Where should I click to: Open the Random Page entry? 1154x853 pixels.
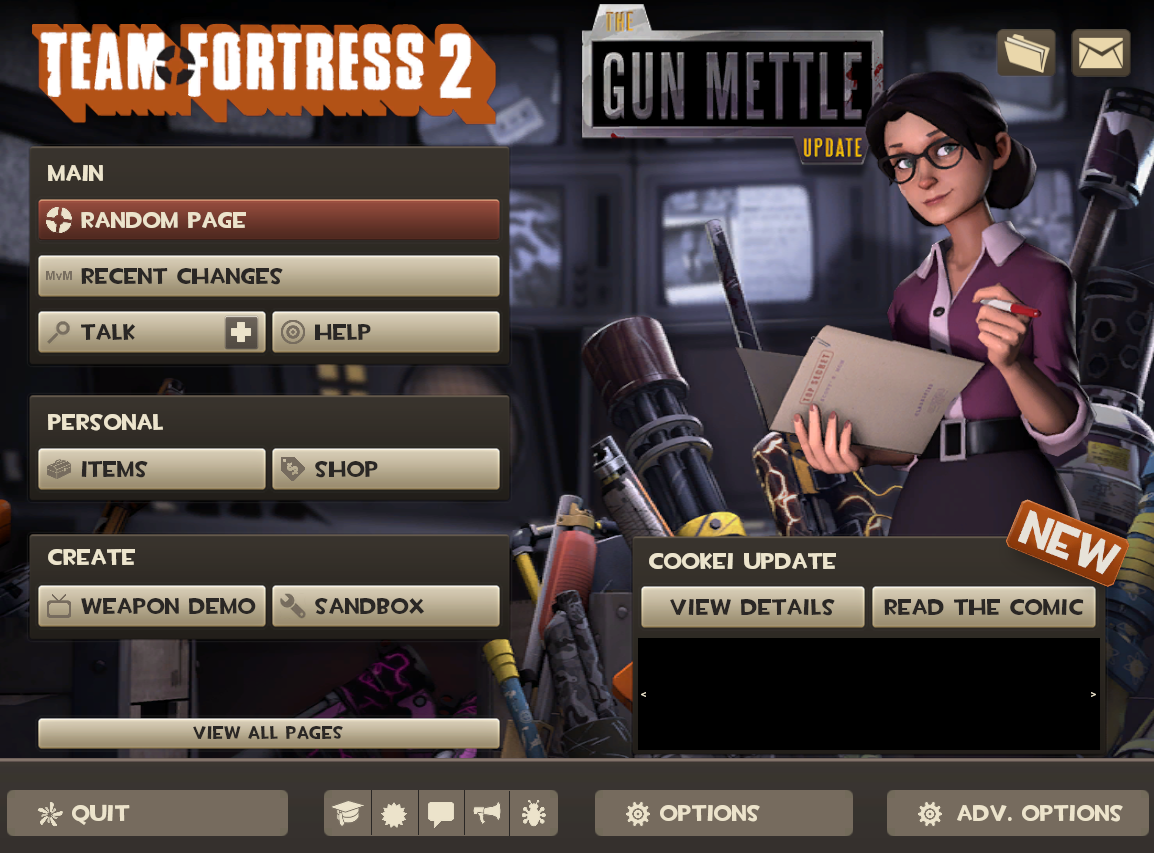tap(268, 220)
